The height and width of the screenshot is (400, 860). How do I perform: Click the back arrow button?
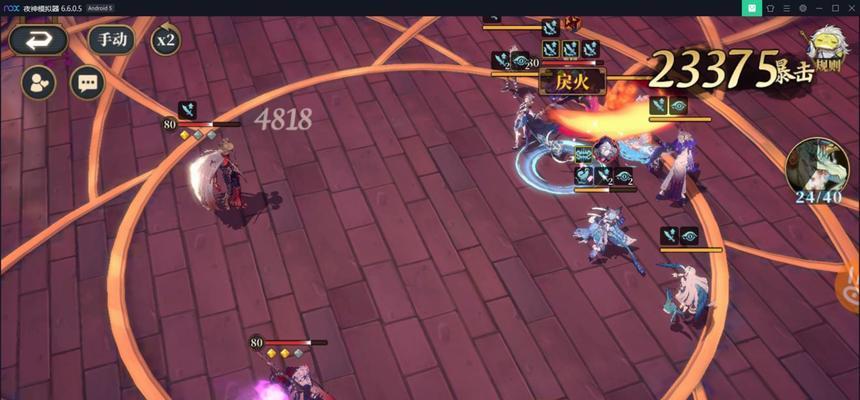point(38,40)
